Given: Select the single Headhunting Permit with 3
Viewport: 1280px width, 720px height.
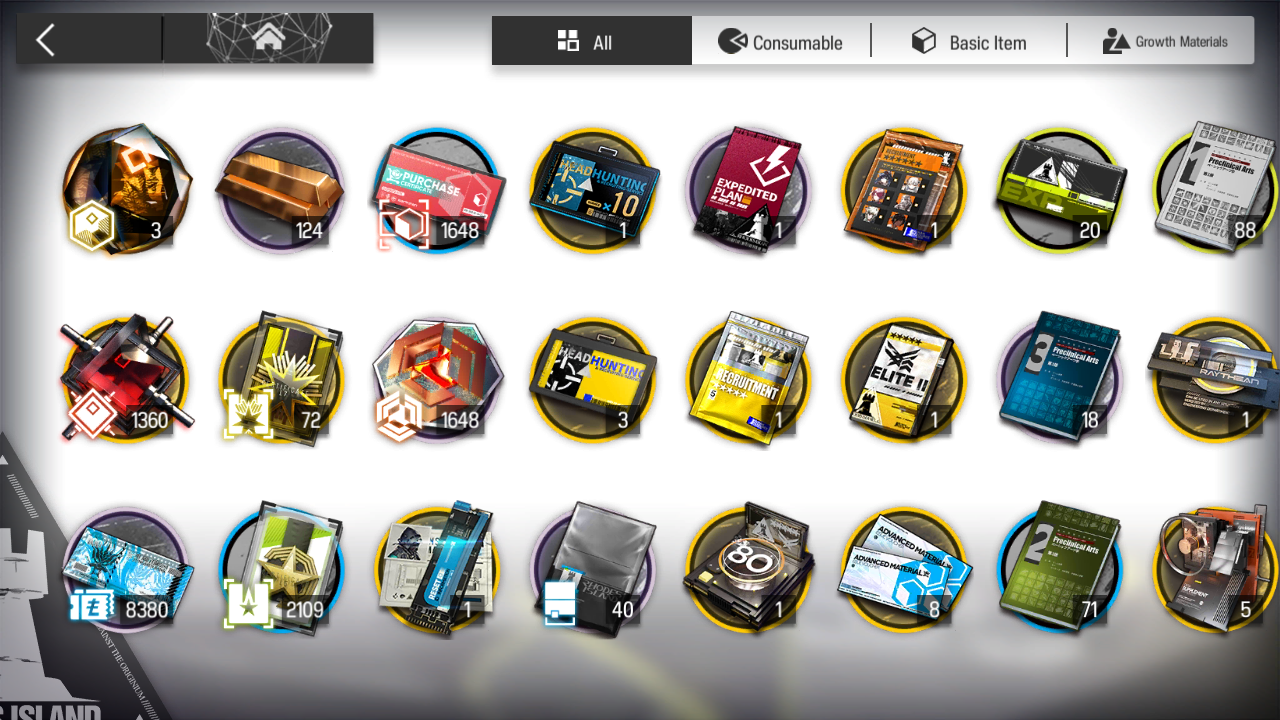Looking at the screenshot, I should click(596, 380).
